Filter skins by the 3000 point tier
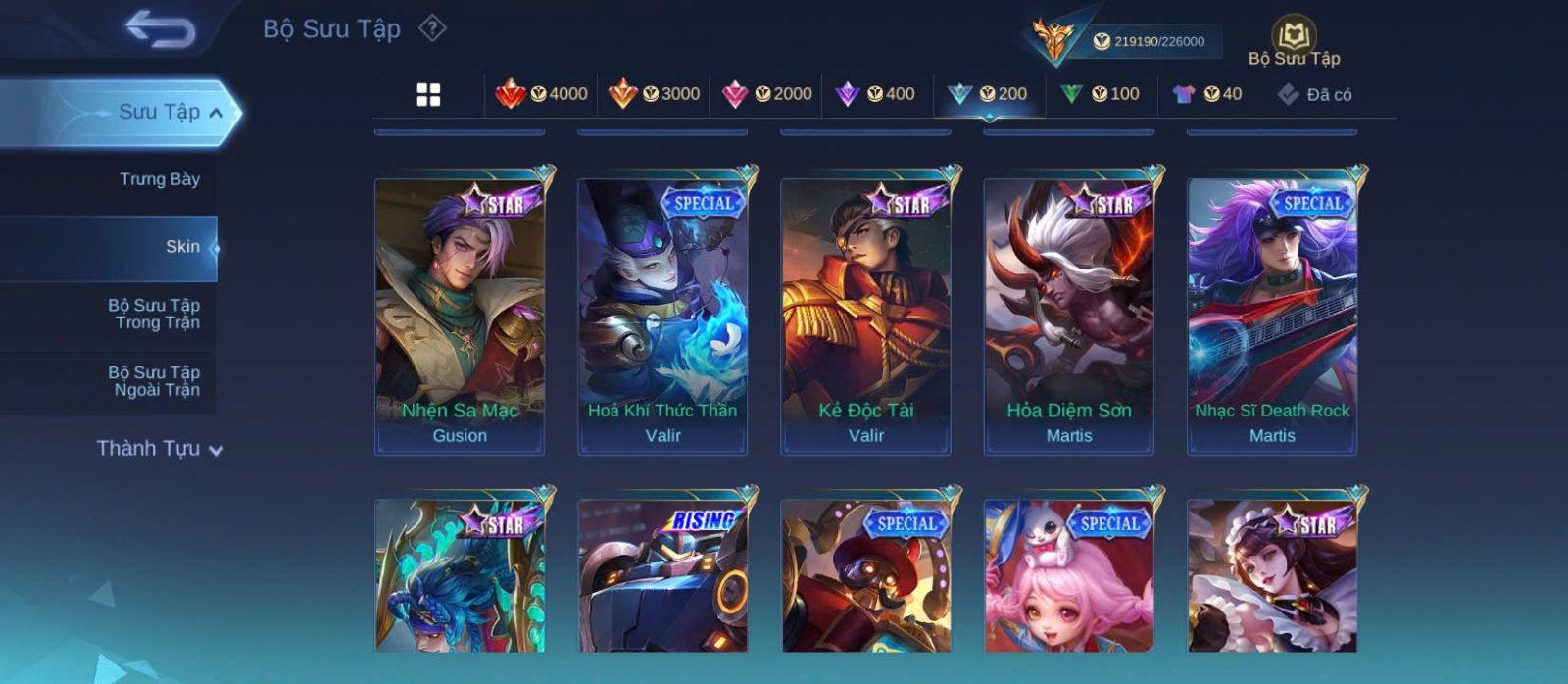Image resolution: width=1568 pixels, height=684 pixels. (654, 94)
